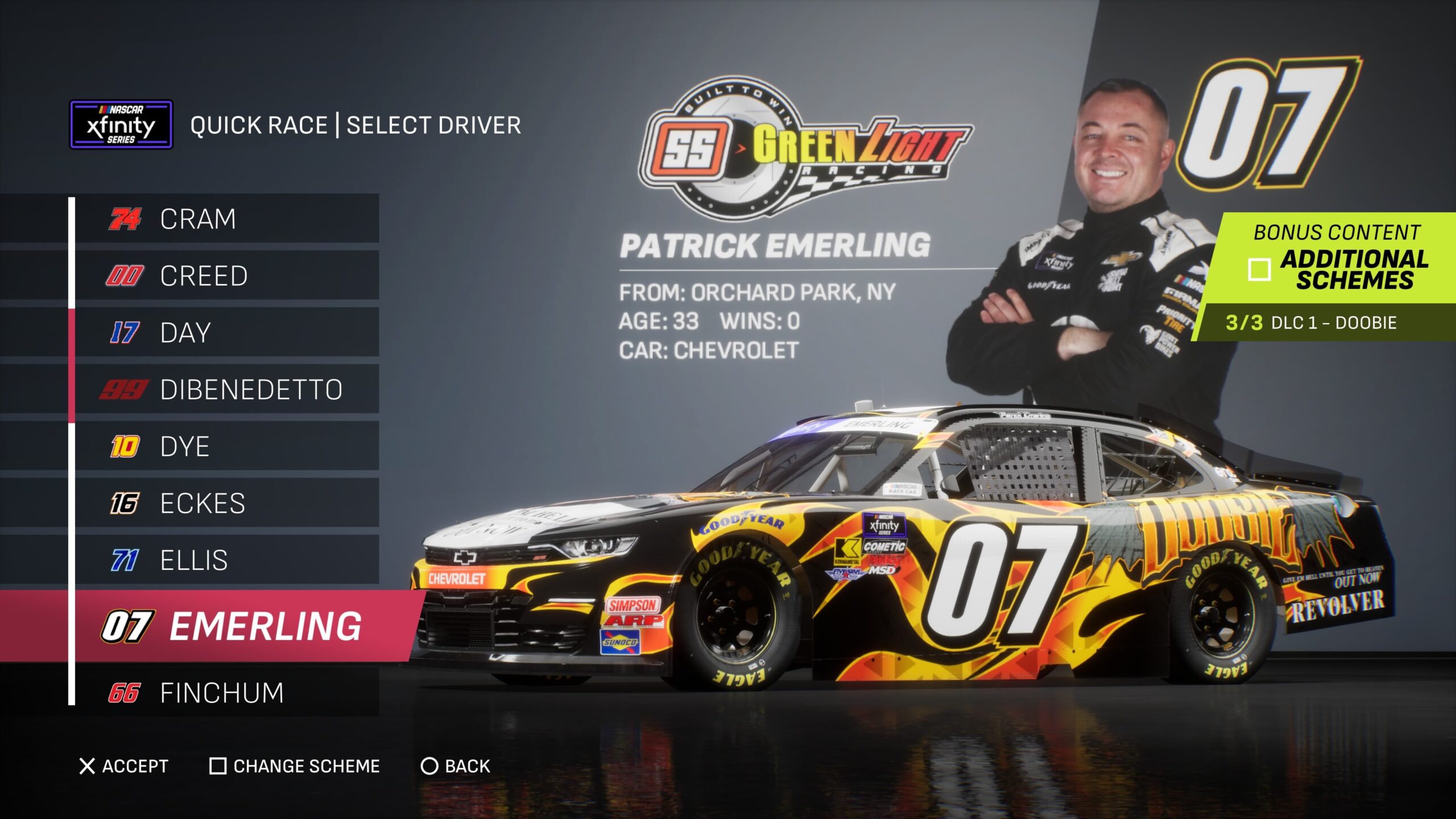Image resolution: width=1456 pixels, height=819 pixels.
Task: Change the car paint scheme
Action: click(295, 766)
